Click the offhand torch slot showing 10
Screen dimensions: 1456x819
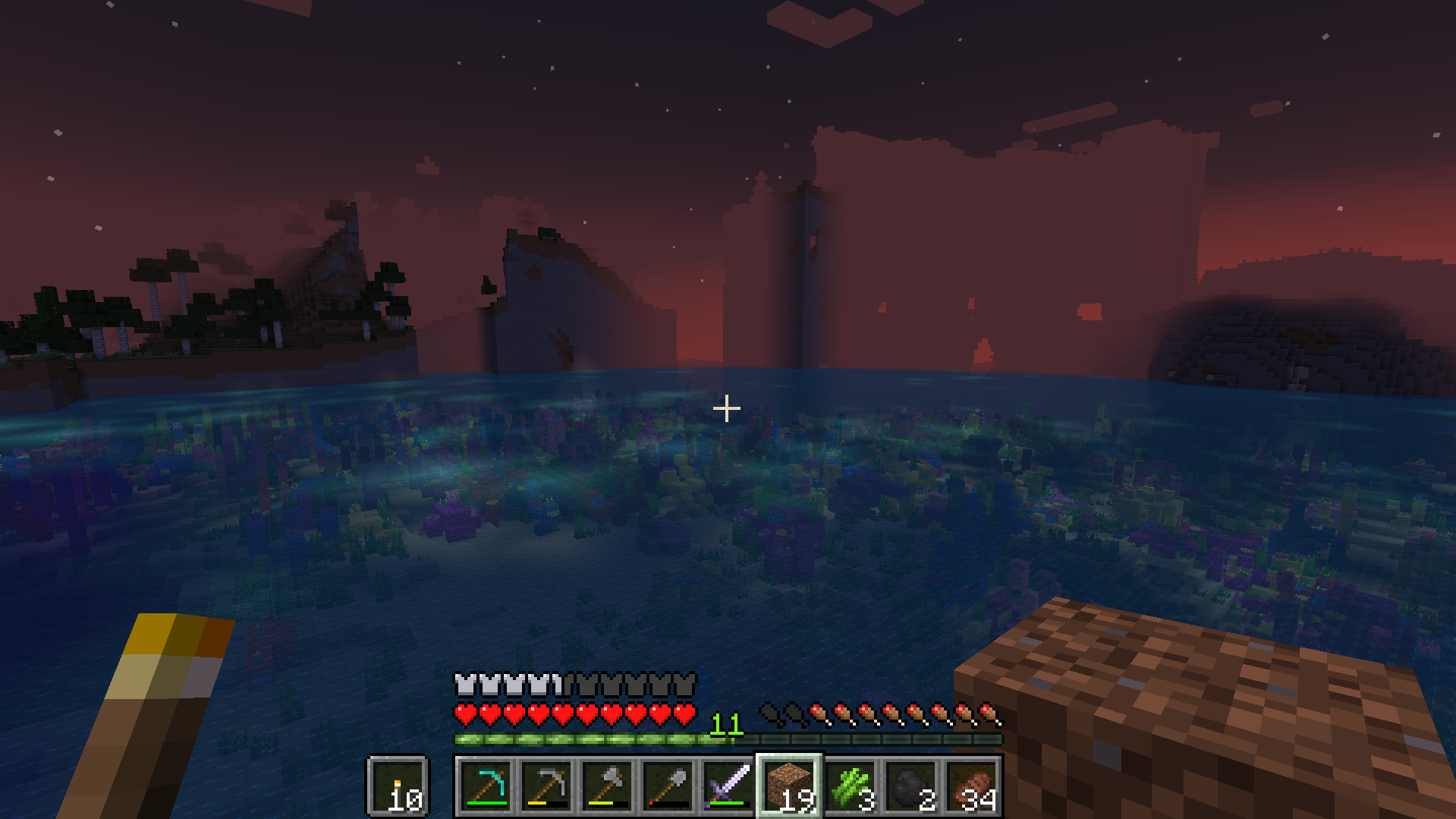tap(398, 787)
